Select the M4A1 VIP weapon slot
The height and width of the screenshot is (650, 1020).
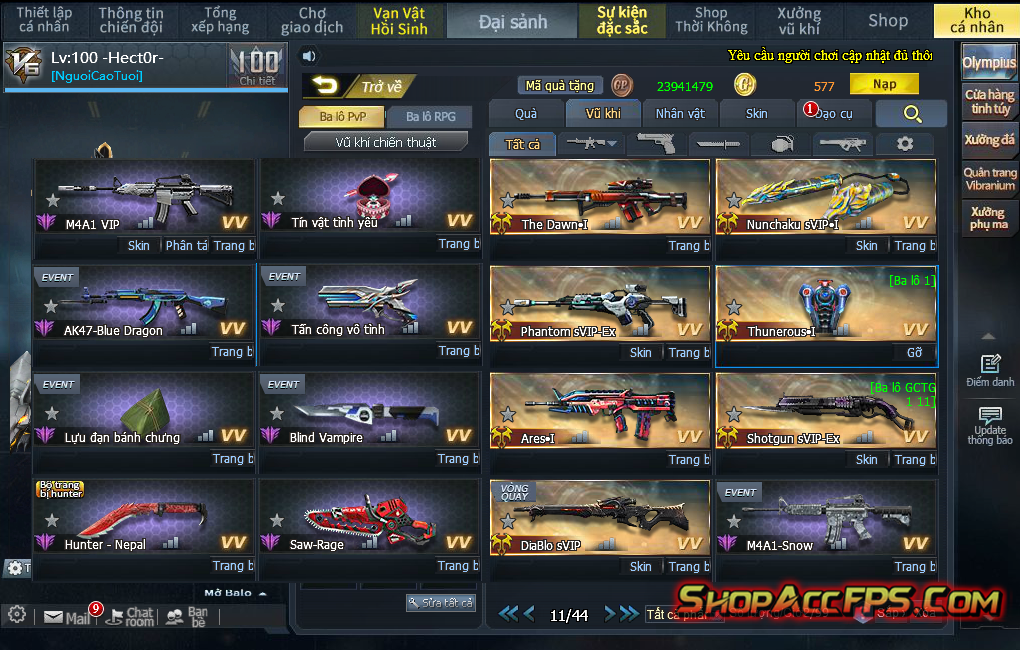click(144, 198)
